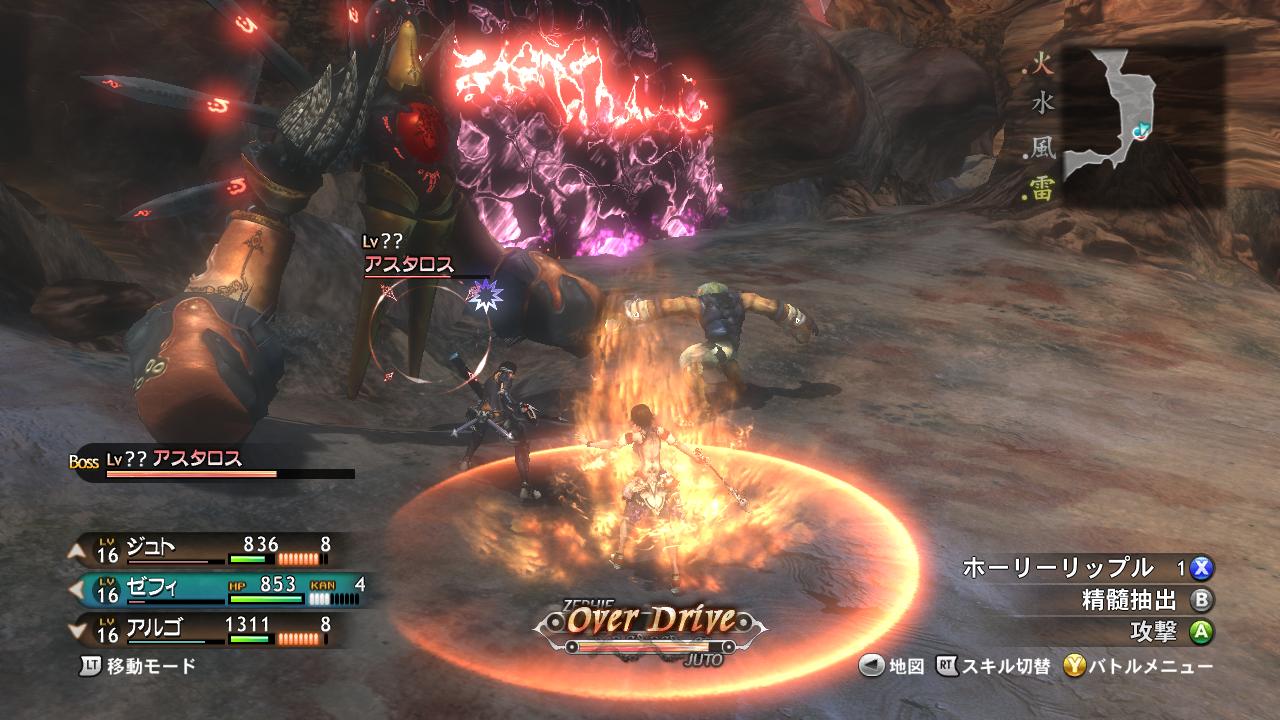The height and width of the screenshot is (720, 1280).
Task: Choose the 雷 thunder element entry
Action: tap(1043, 191)
